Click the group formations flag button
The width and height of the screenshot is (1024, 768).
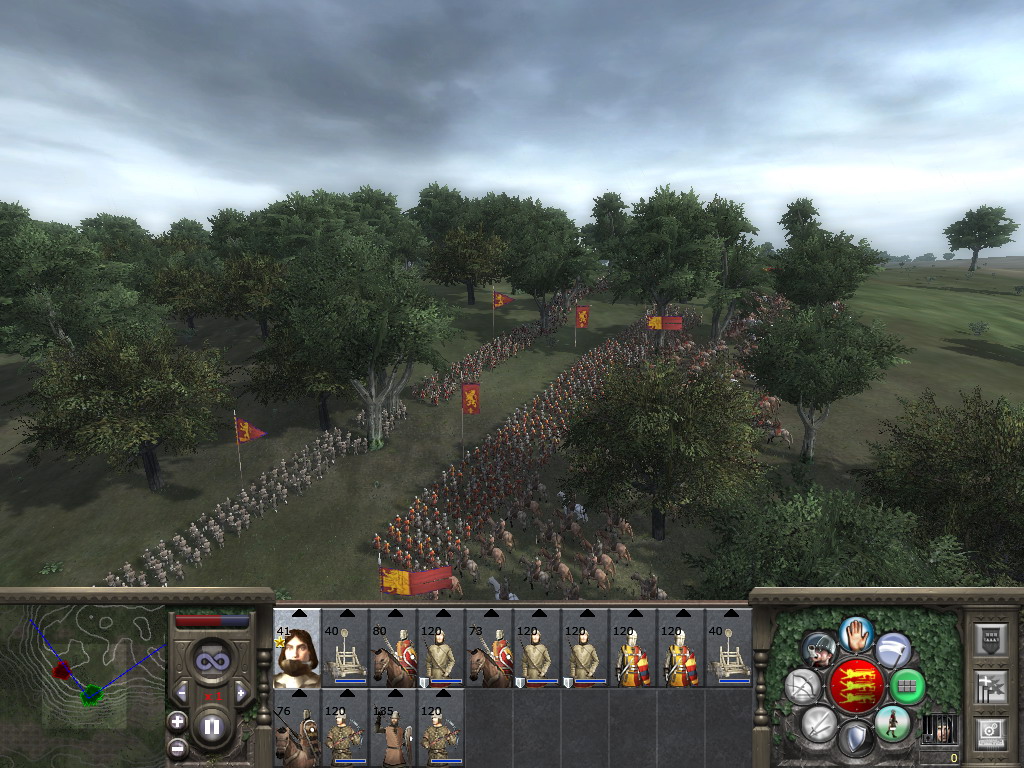(990, 686)
